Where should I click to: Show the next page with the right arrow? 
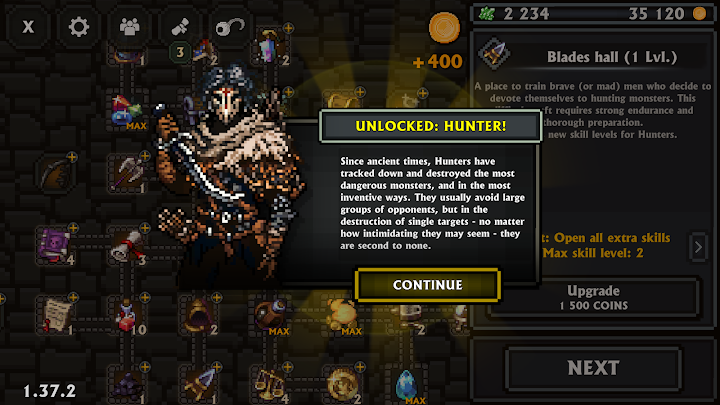click(x=700, y=246)
